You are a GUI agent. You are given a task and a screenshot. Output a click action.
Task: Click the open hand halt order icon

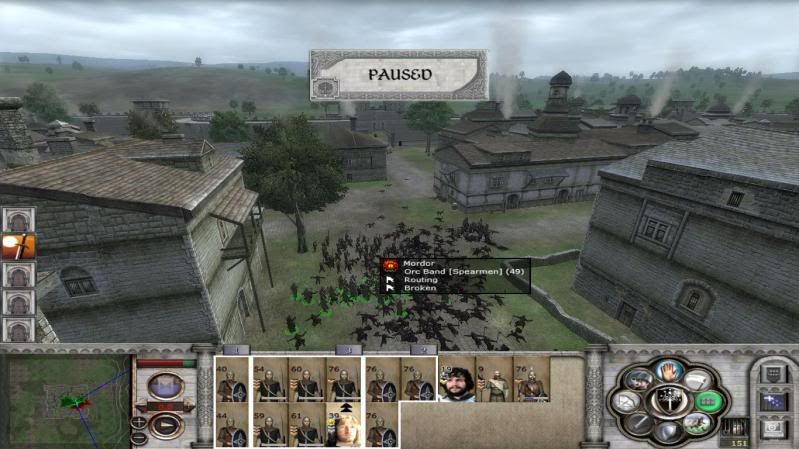(665, 373)
